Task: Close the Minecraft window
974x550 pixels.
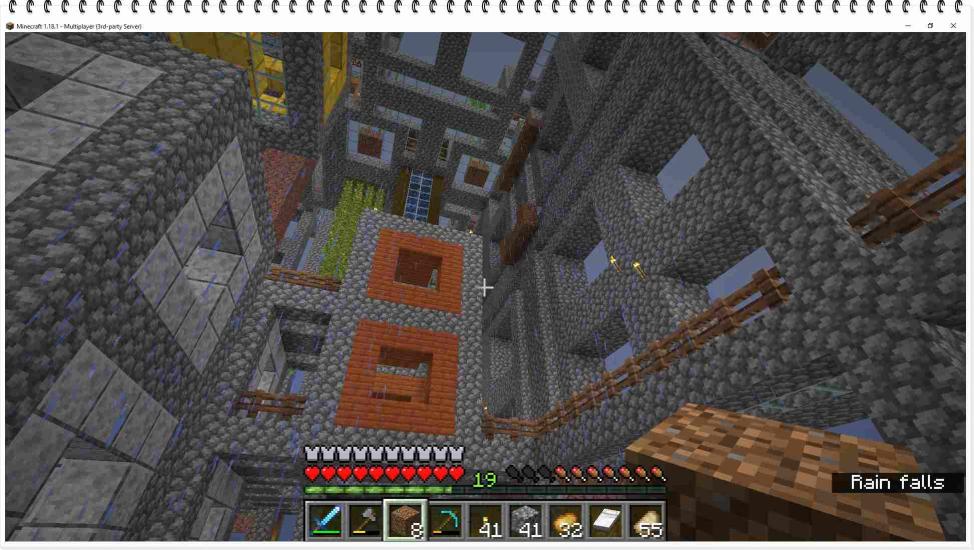Action: (953, 25)
